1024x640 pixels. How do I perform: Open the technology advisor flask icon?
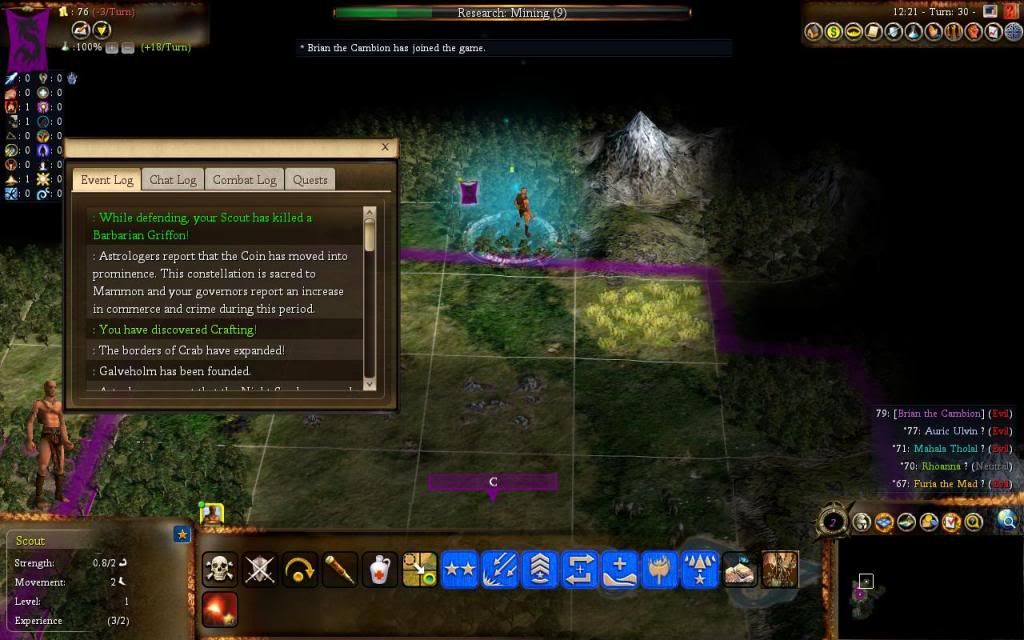point(915,32)
